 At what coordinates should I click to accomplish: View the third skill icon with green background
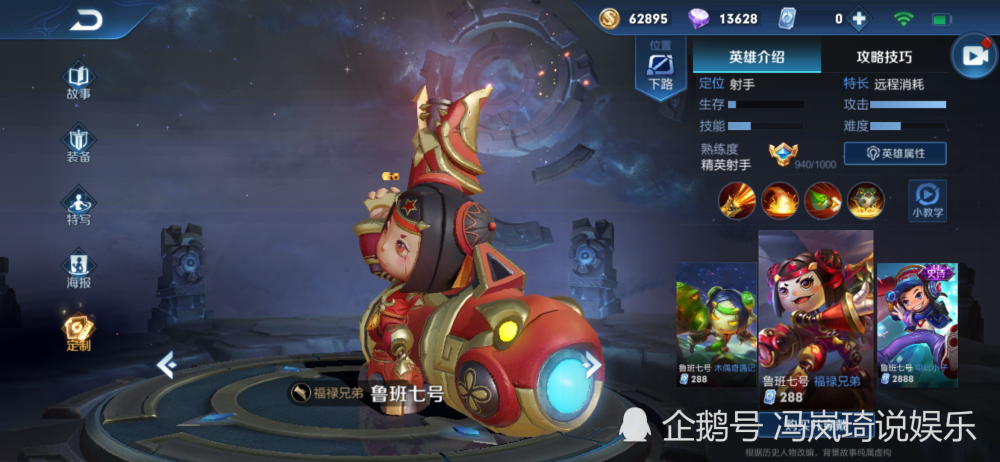823,200
